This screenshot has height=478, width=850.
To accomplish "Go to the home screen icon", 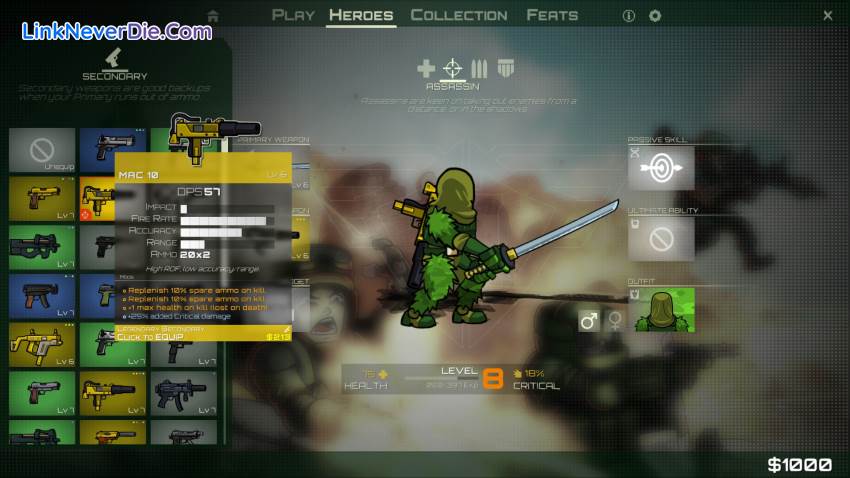I will point(212,16).
